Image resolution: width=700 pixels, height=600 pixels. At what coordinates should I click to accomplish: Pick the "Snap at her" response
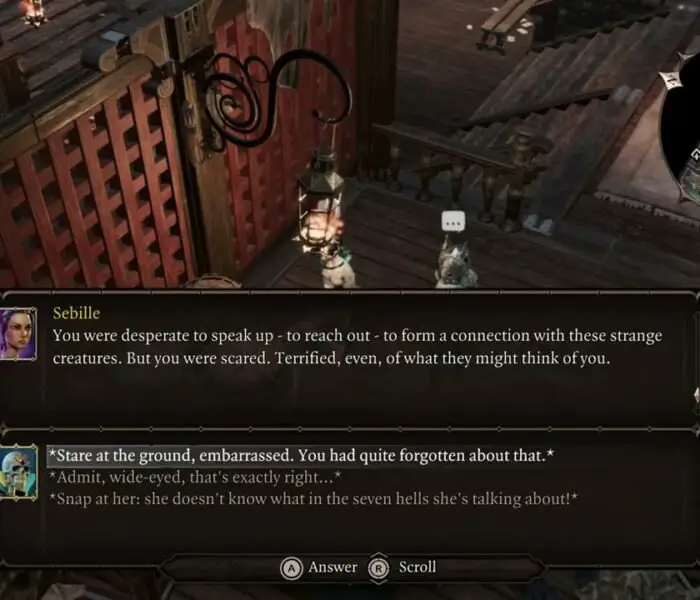[313, 498]
